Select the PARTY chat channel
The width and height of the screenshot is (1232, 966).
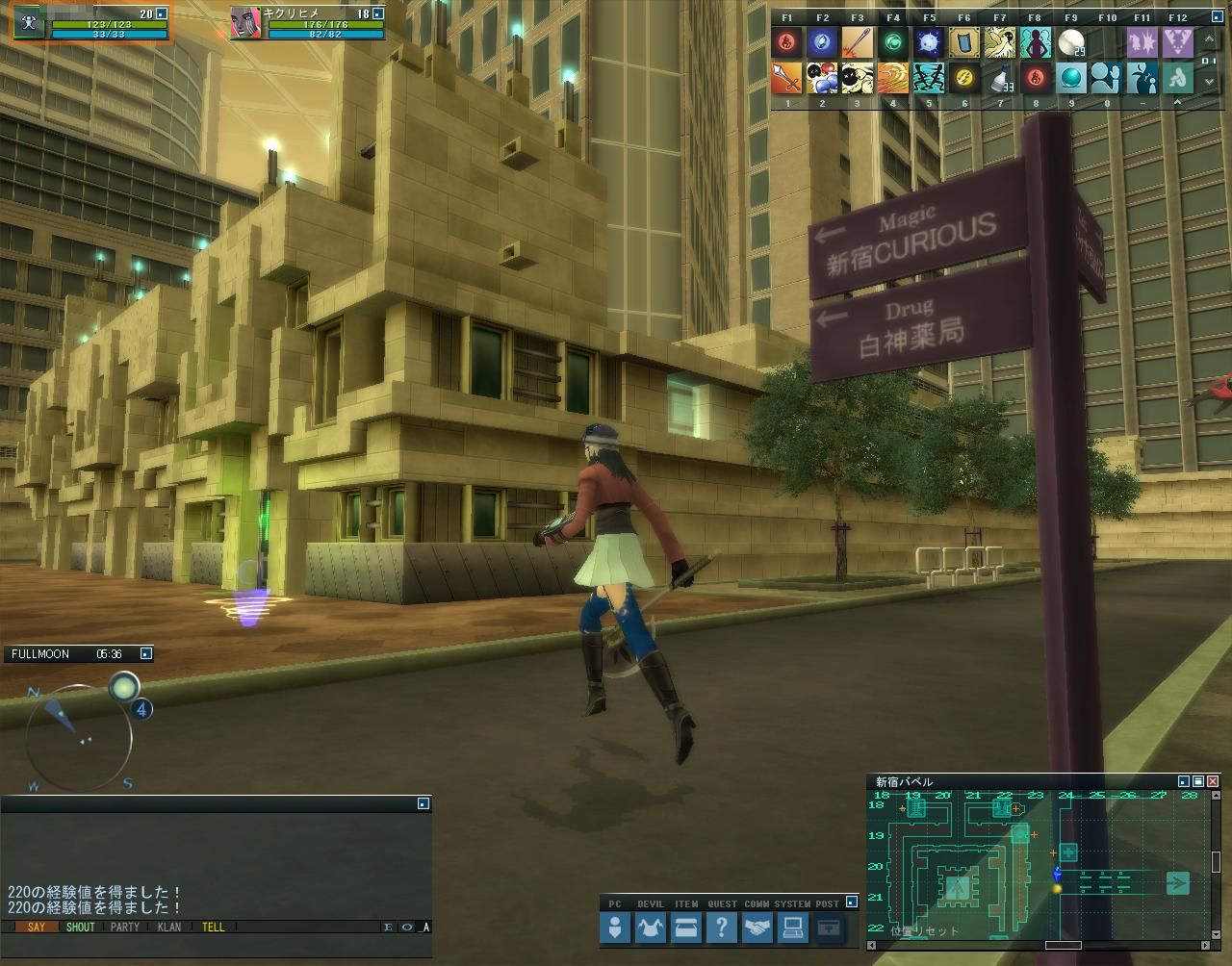tap(125, 928)
